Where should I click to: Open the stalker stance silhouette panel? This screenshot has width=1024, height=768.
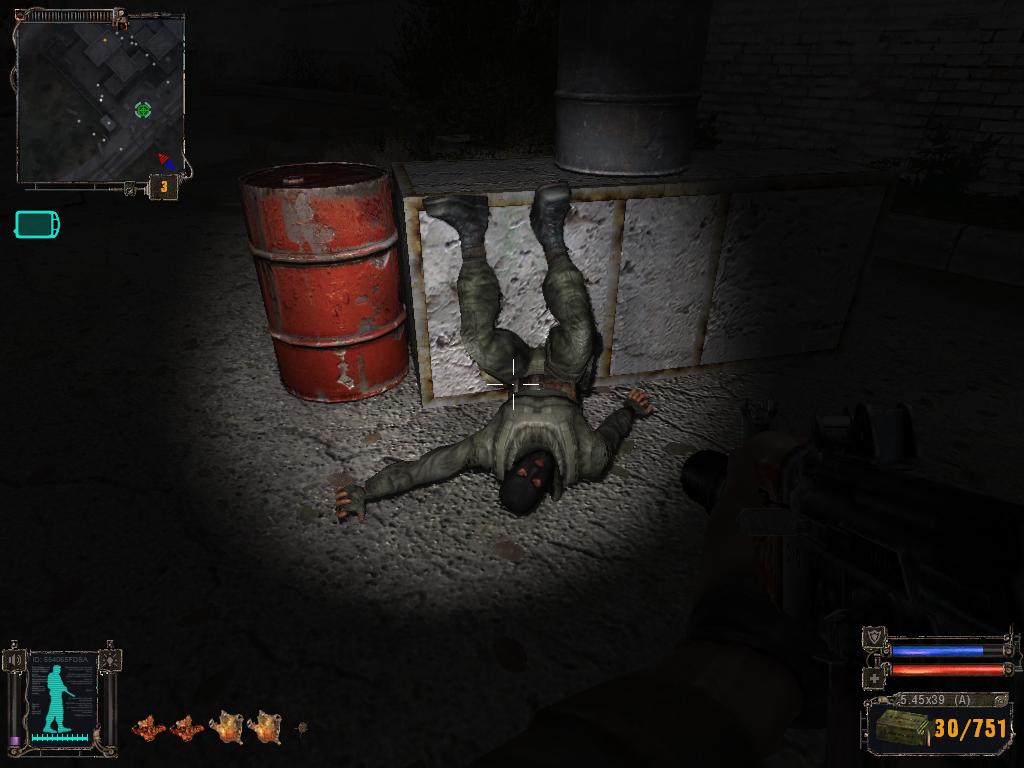coord(61,696)
